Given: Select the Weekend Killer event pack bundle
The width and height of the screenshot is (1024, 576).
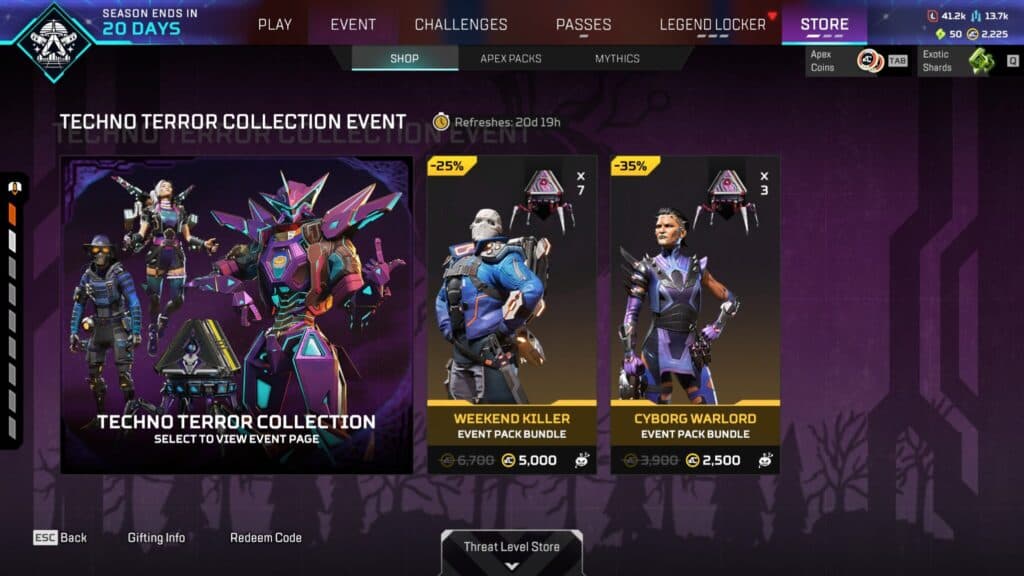Looking at the screenshot, I should (x=512, y=314).
